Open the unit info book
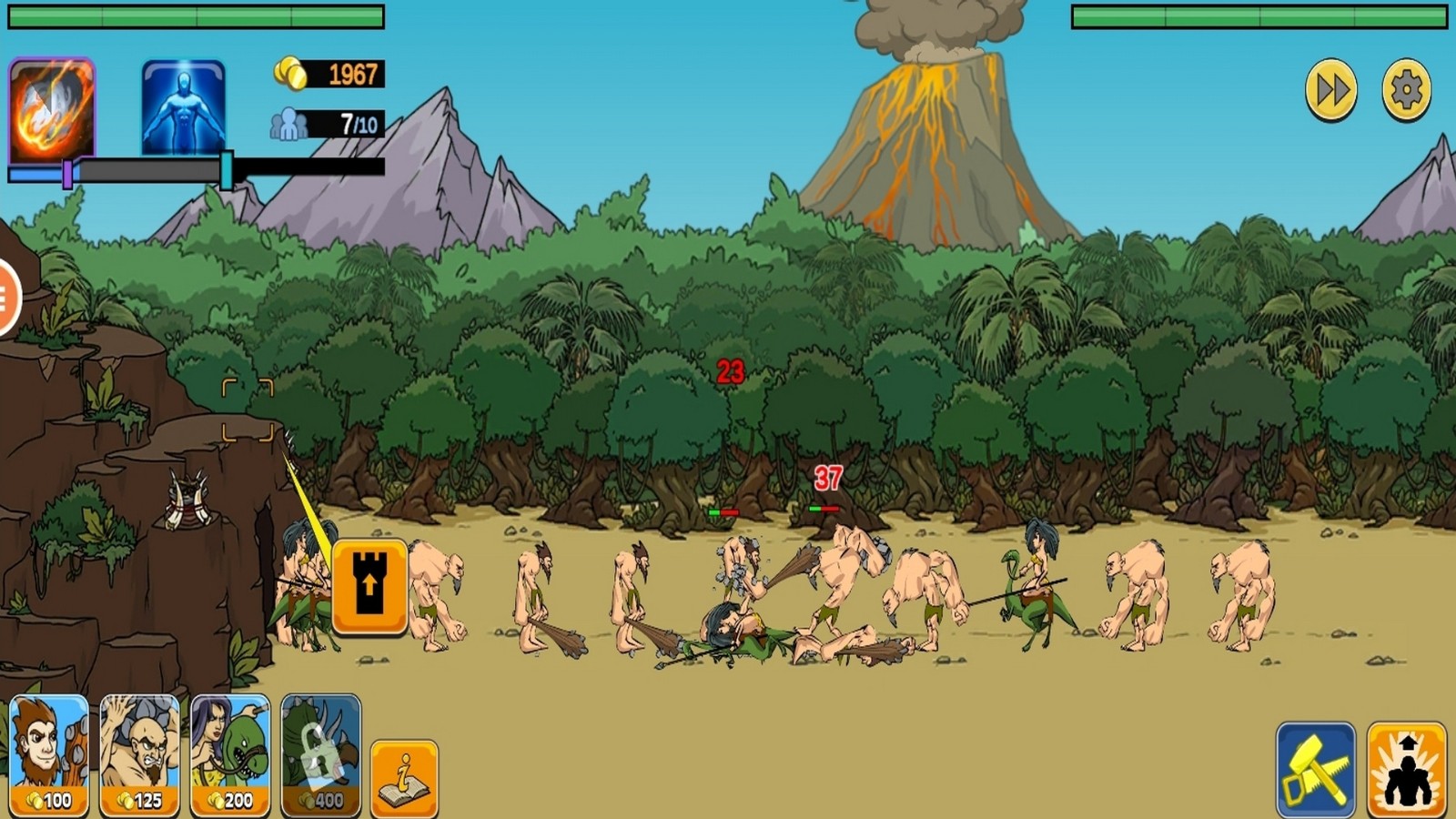The width and height of the screenshot is (1456, 819). [404, 778]
